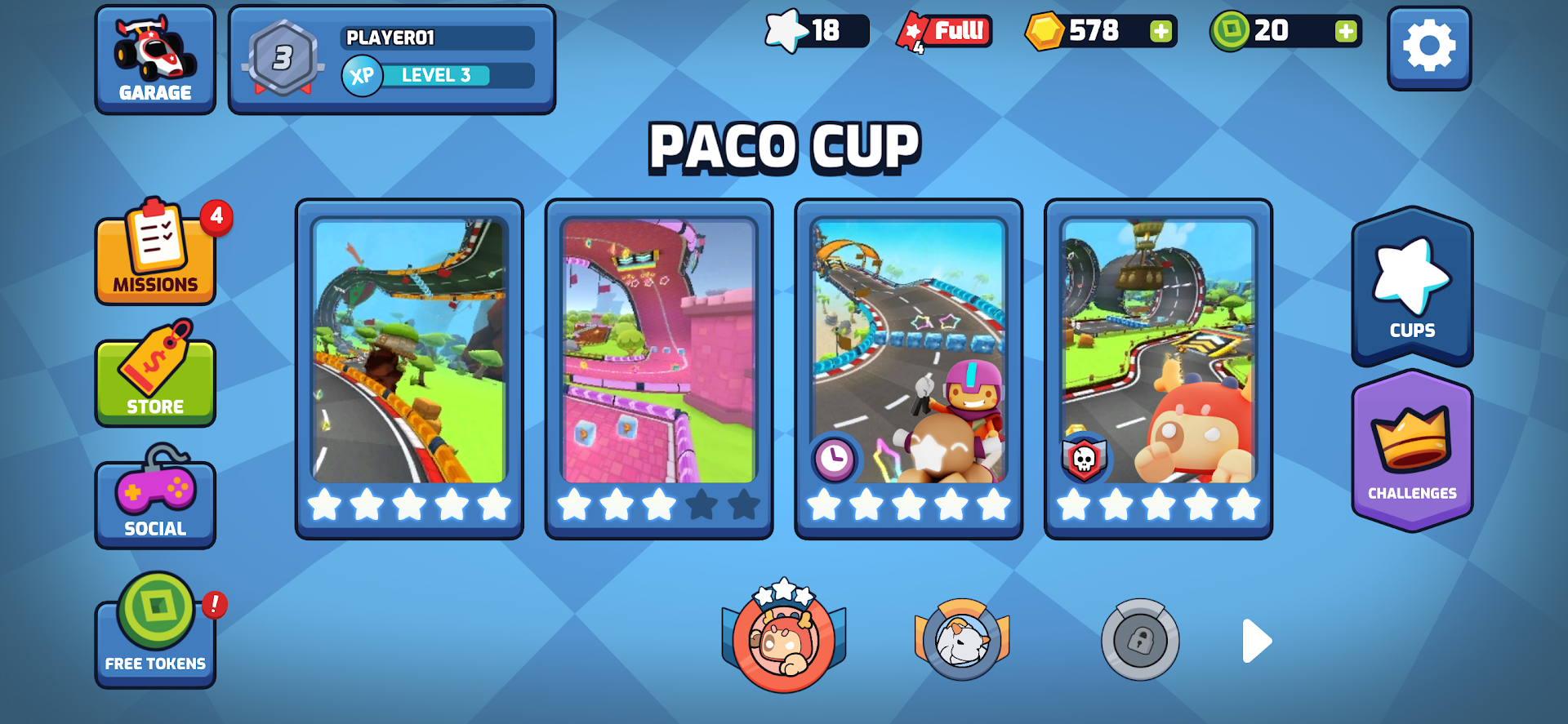The image size is (1568, 724).
Task: Open the Garage
Action: 155,57
